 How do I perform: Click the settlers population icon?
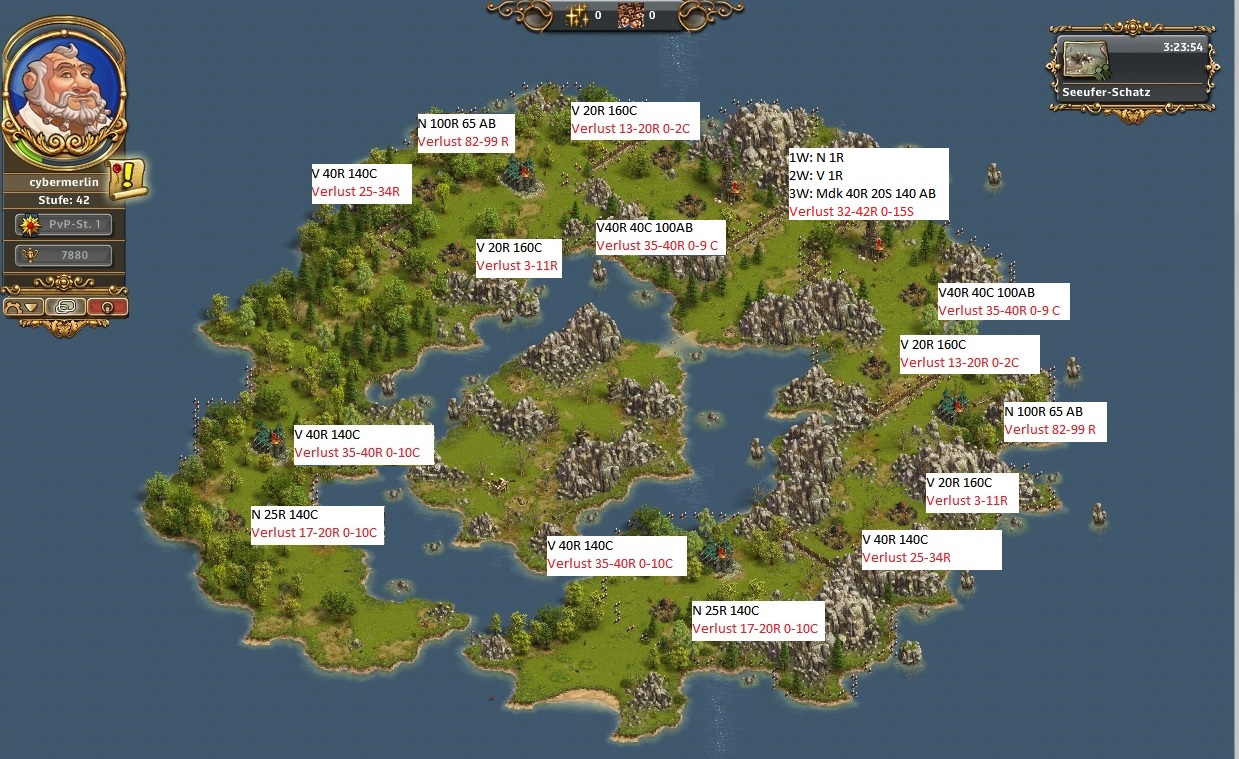[x=631, y=16]
